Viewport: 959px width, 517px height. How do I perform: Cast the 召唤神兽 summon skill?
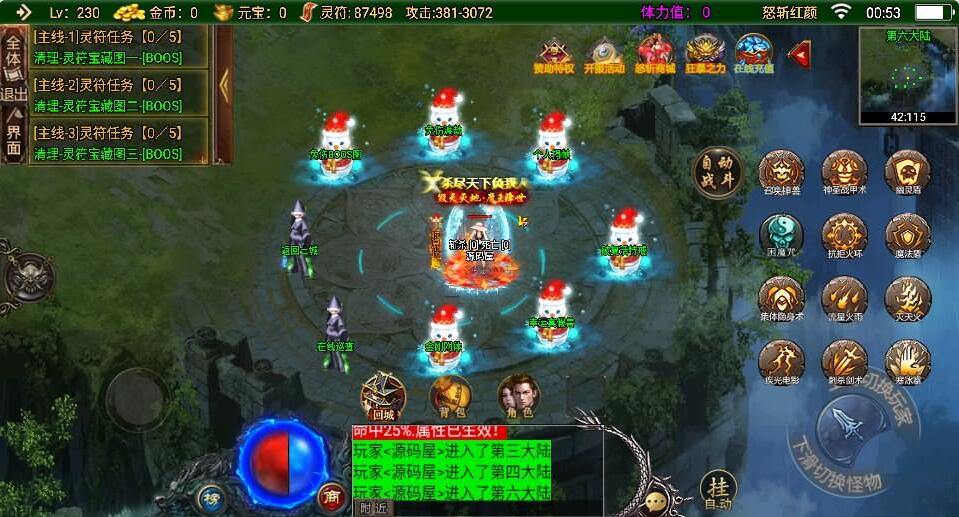pyautogui.click(x=781, y=173)
